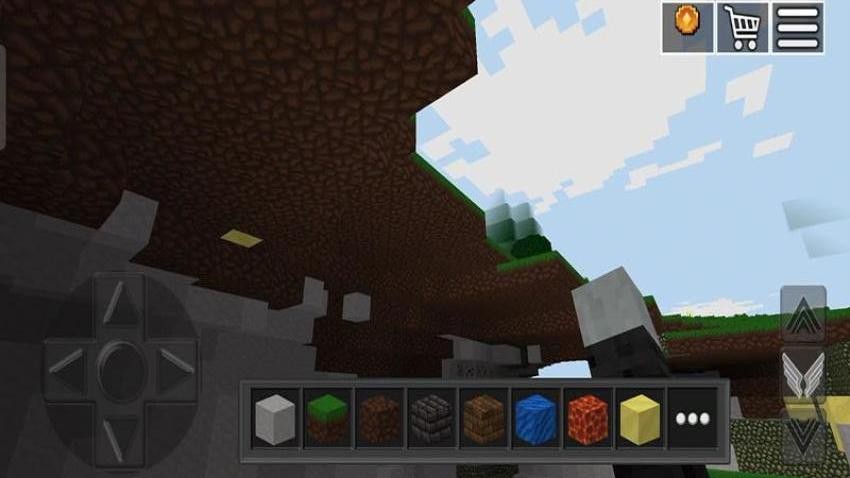Open the shopping cart store
This screenshot has width=850, height=478.
742,27
